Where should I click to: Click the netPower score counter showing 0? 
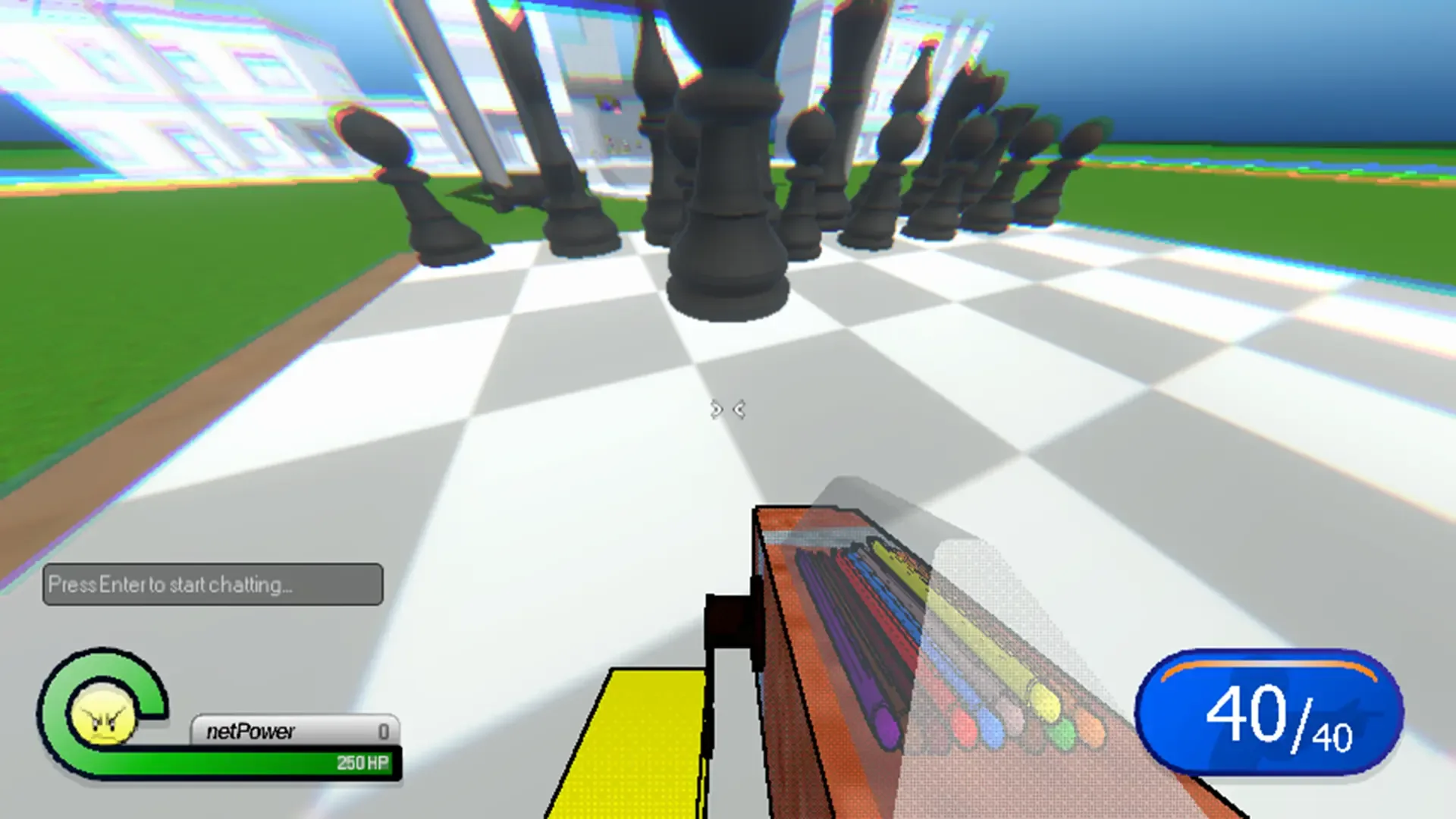(x=385, y=732)
